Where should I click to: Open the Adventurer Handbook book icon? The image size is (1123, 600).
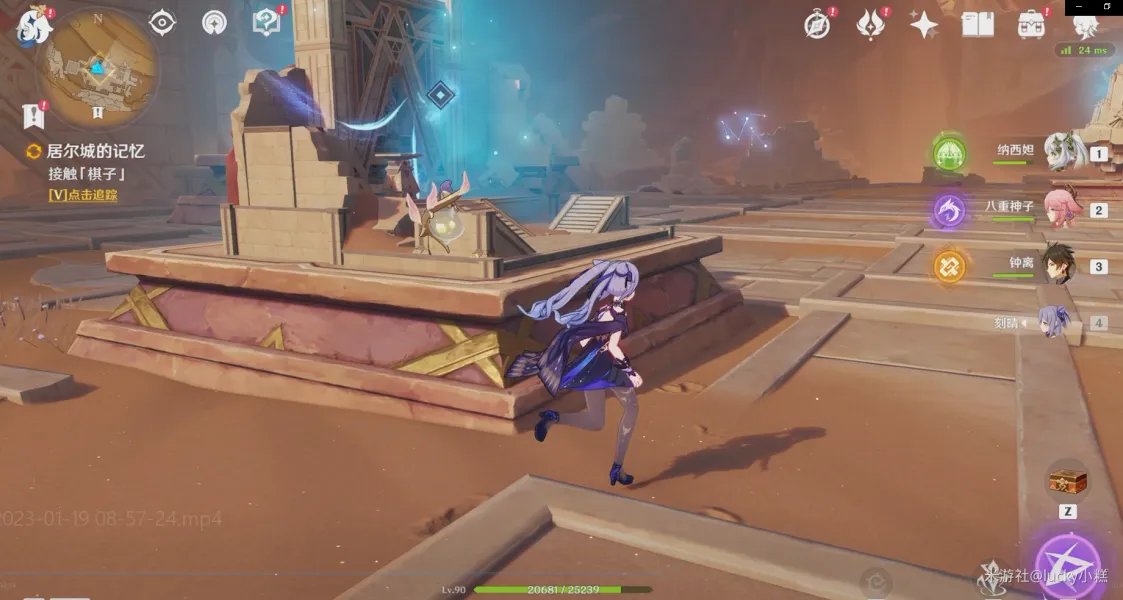coord(977,25)
